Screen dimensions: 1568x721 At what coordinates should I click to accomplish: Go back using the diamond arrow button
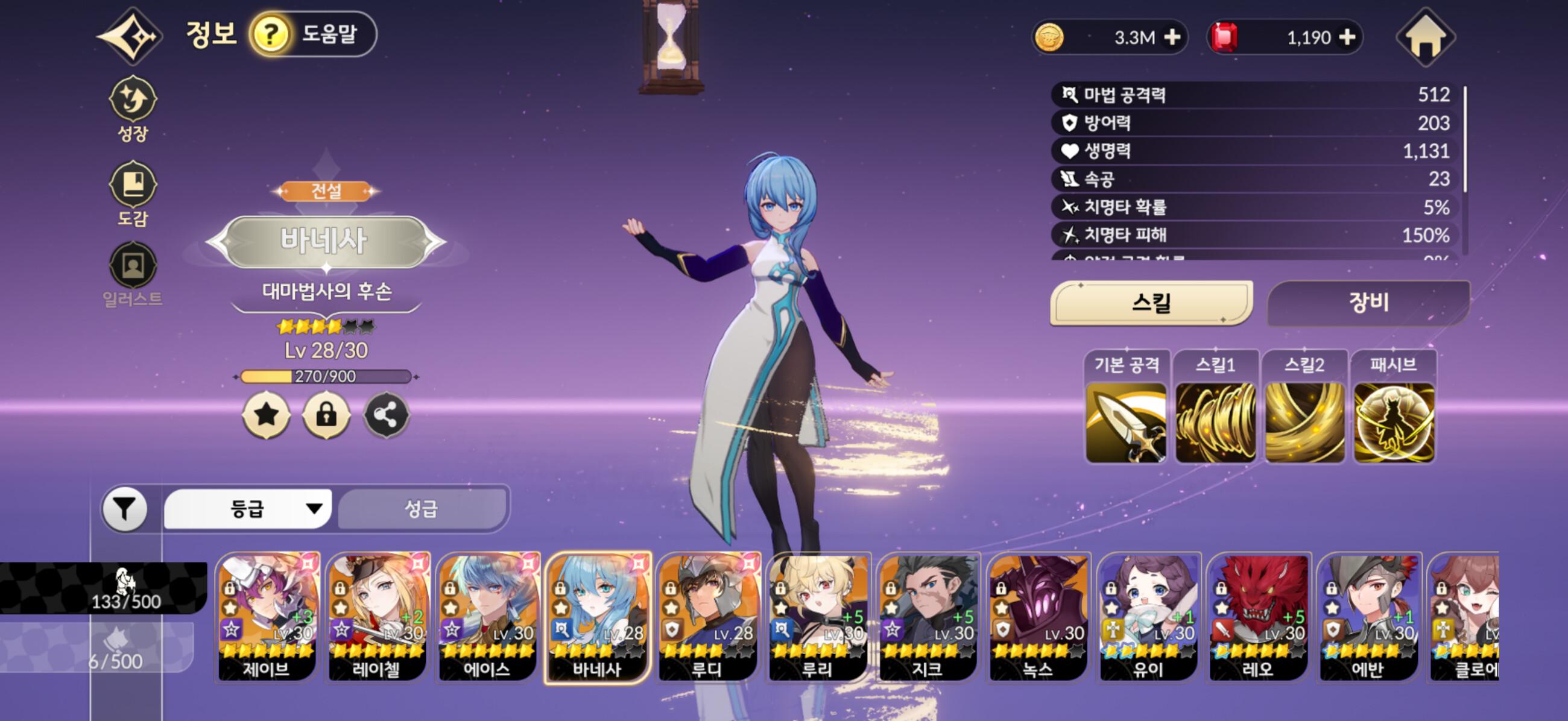130,36
